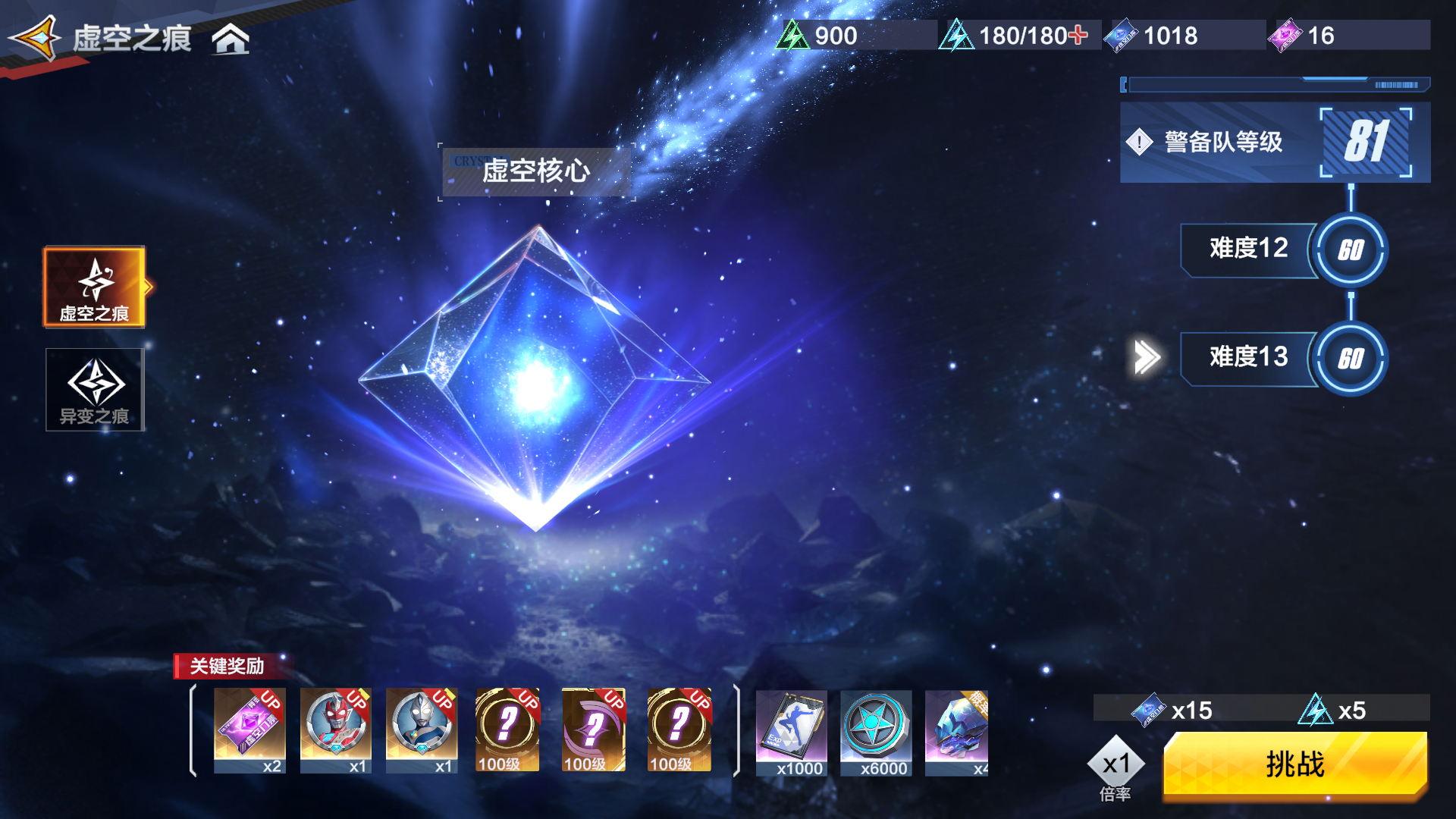Screen dimensions: 1456x819
Task: View the blue Ultraman reward icon
Action: 421,730
